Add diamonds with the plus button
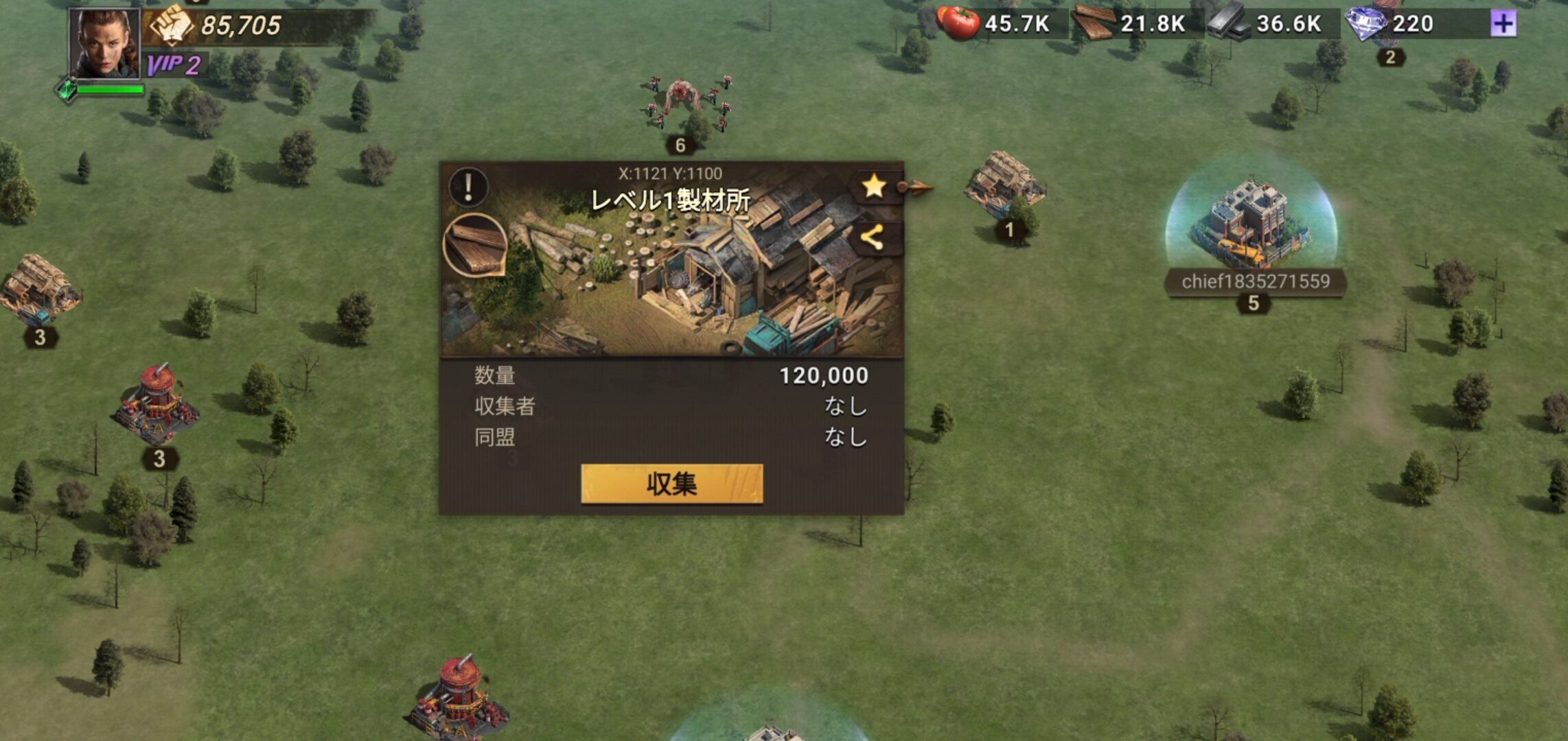Screen dimensions: 1568x741 pyautogui.click(x=1503, y=24)
